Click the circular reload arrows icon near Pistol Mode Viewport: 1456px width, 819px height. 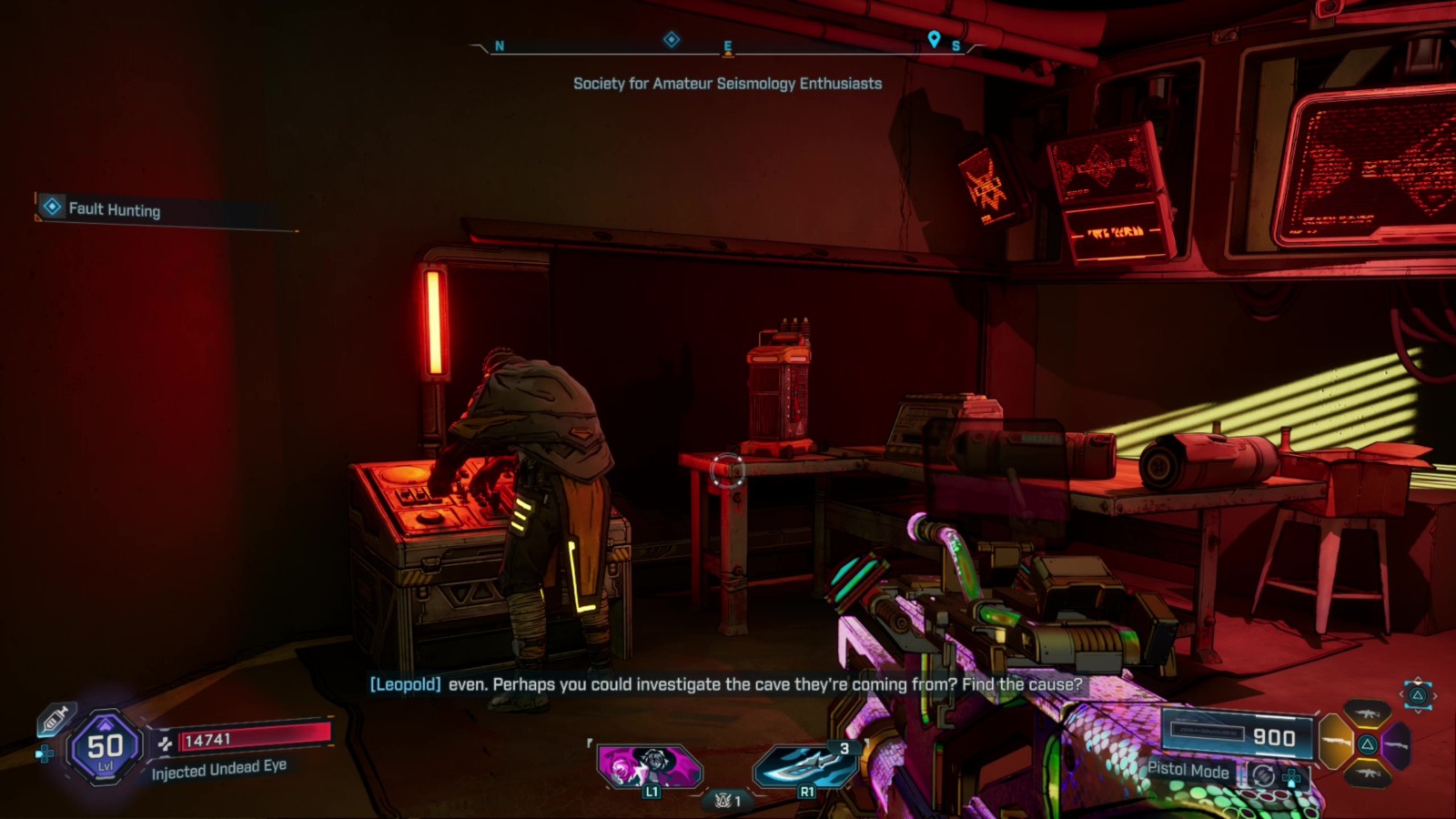point(1264,775)
